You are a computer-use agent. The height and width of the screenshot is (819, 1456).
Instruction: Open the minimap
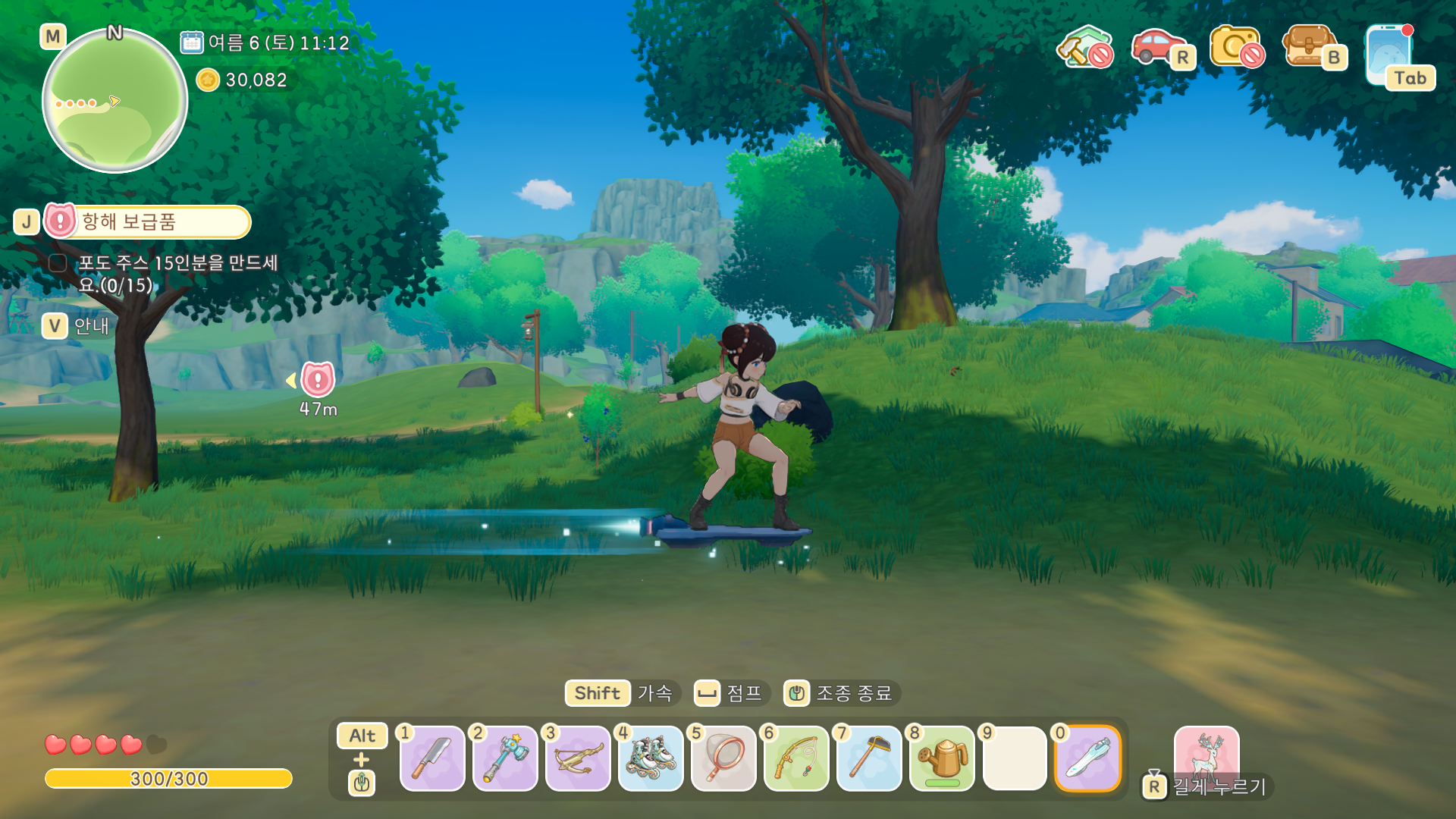[x=115, y=100]
